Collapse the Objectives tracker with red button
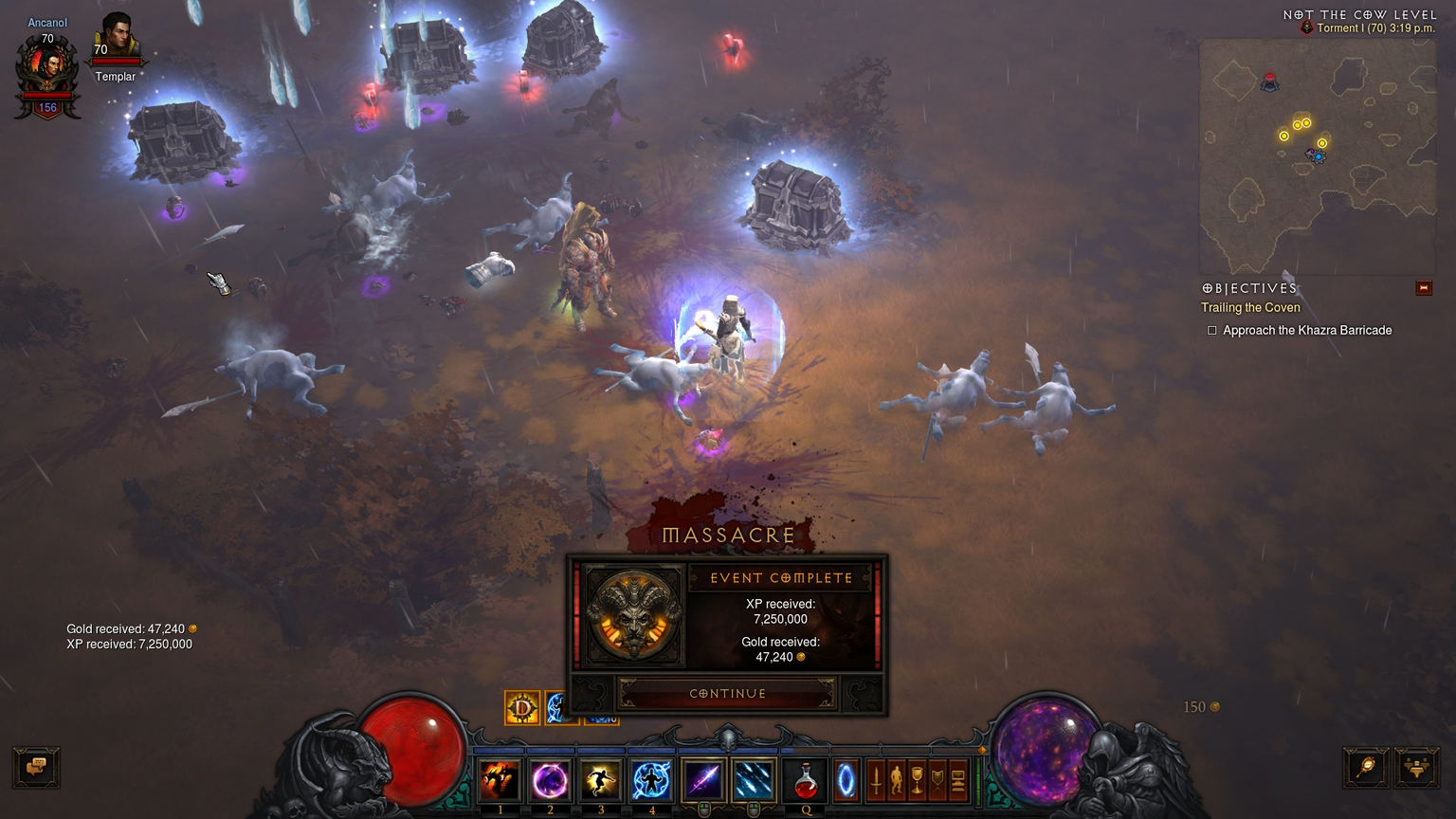 click(x=1423, y=288)
